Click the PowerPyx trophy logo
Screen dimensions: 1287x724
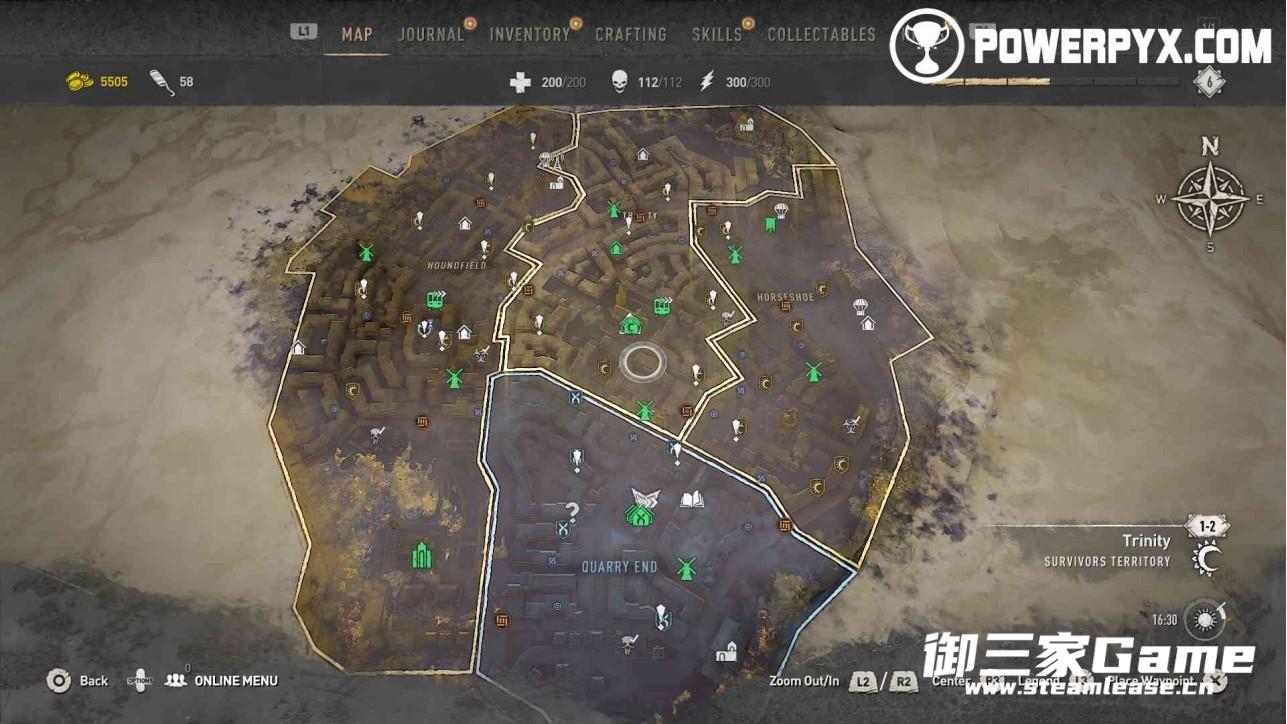(x=926, y=45)
